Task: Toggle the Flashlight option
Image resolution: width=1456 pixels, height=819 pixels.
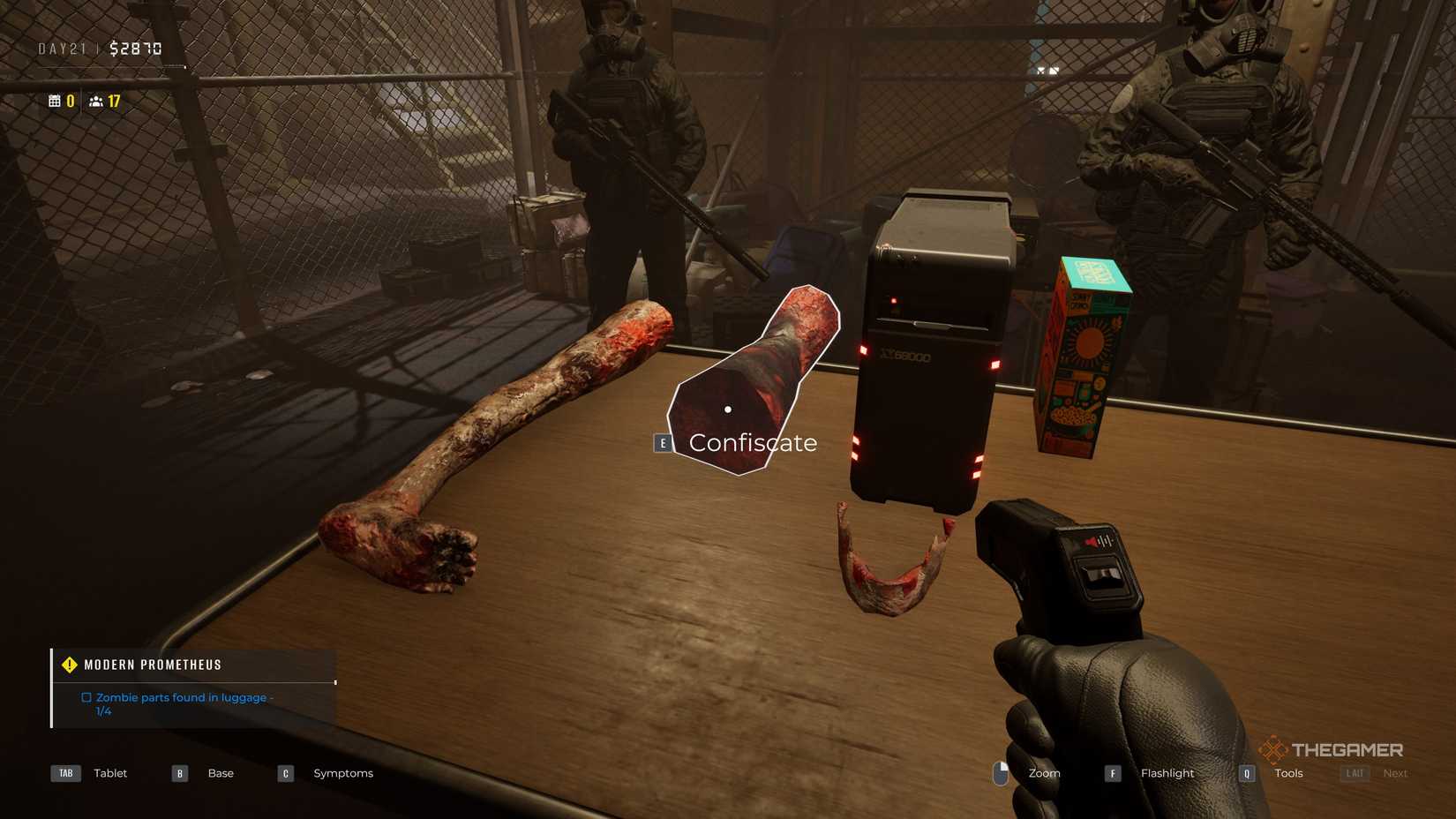Action: (x=1167, y=772)
